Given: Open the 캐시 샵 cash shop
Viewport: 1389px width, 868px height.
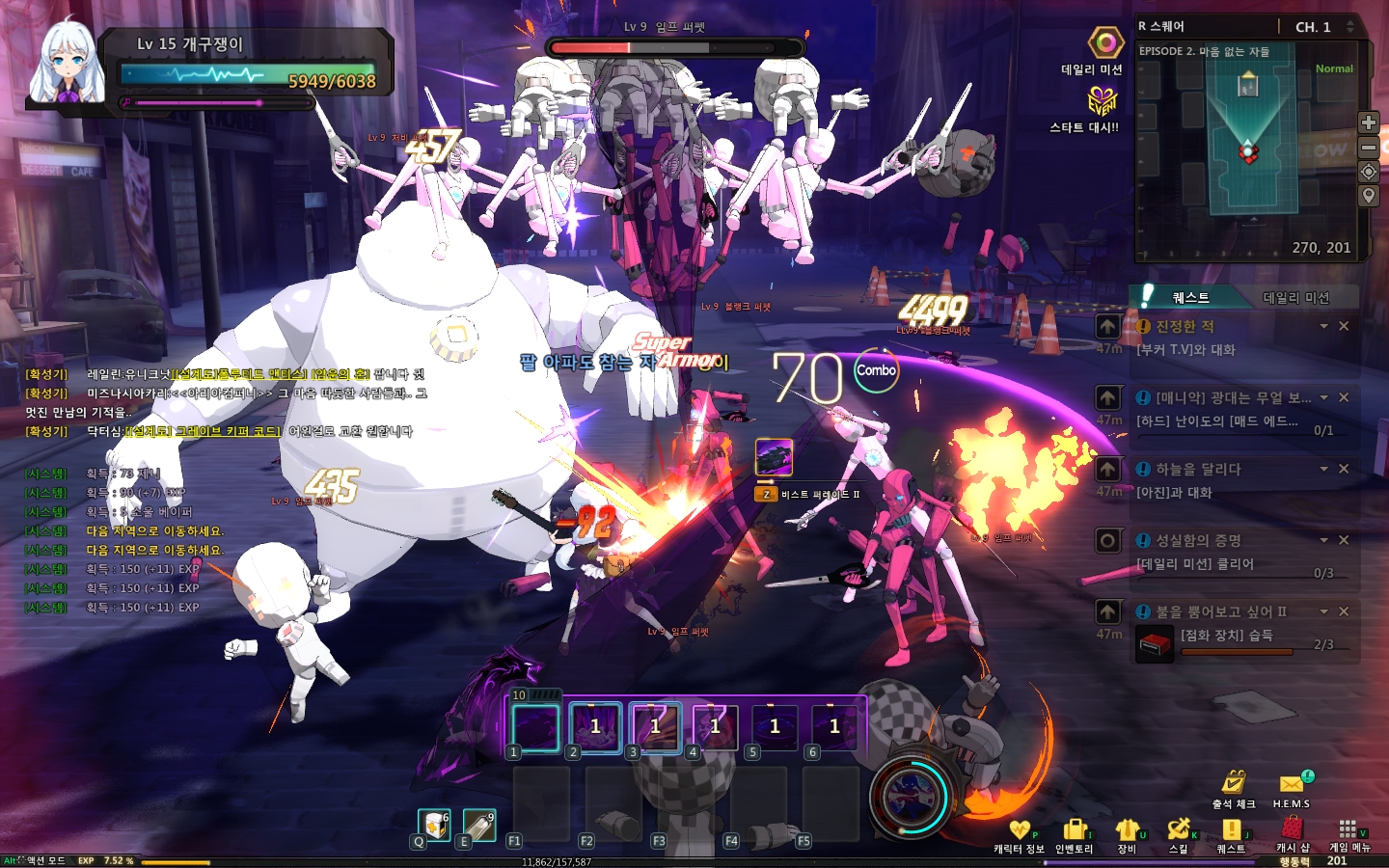Looking at the screenshot, I should 1293,833.
